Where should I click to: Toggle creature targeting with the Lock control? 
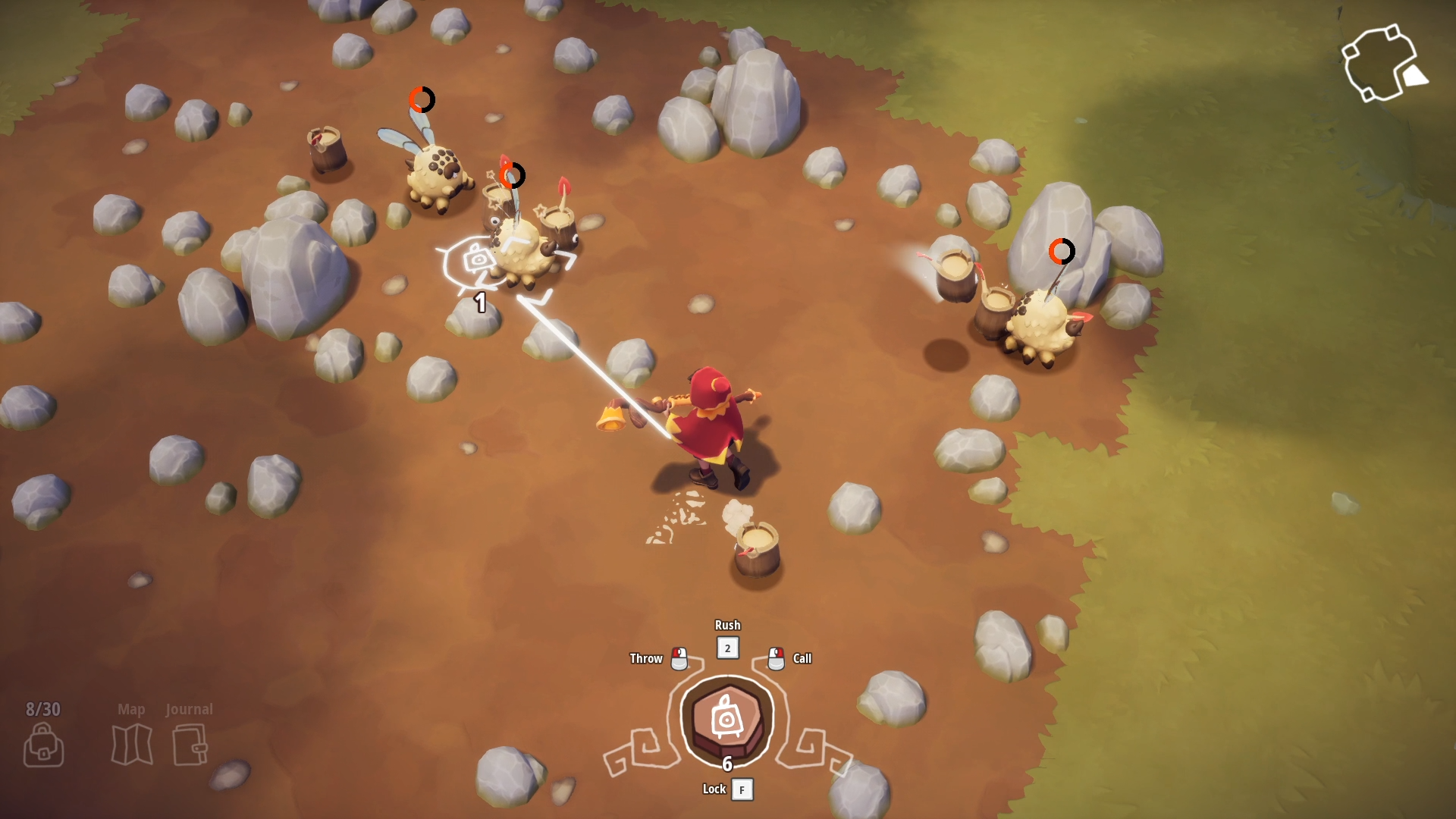pos(714,789)
